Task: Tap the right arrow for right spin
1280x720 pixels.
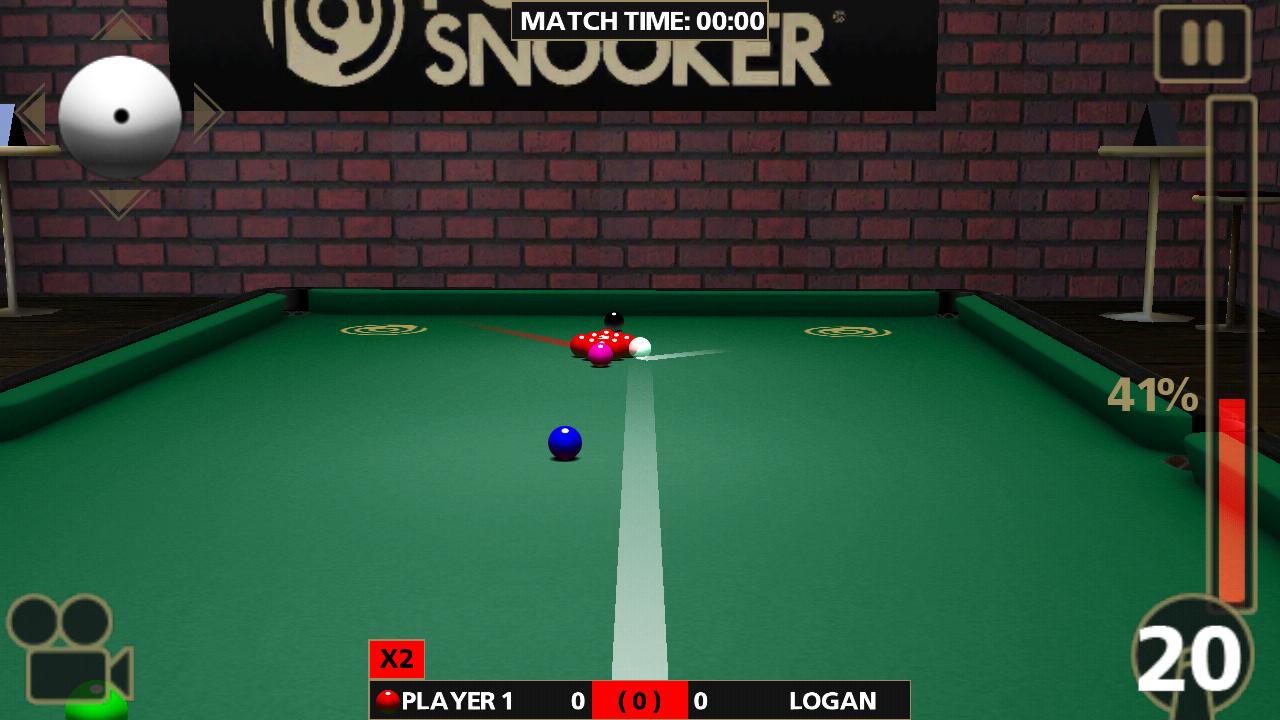Action: coord(207,113)
